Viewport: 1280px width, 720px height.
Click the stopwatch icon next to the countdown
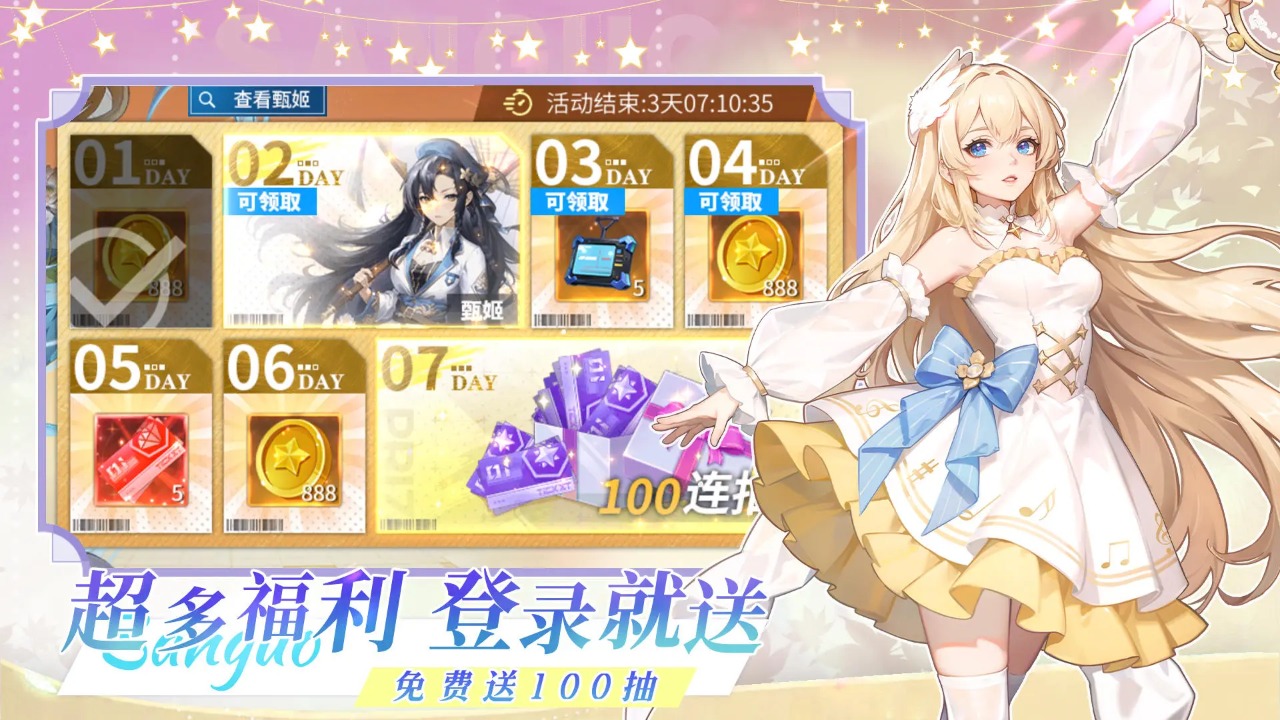(x=519, y=99)
